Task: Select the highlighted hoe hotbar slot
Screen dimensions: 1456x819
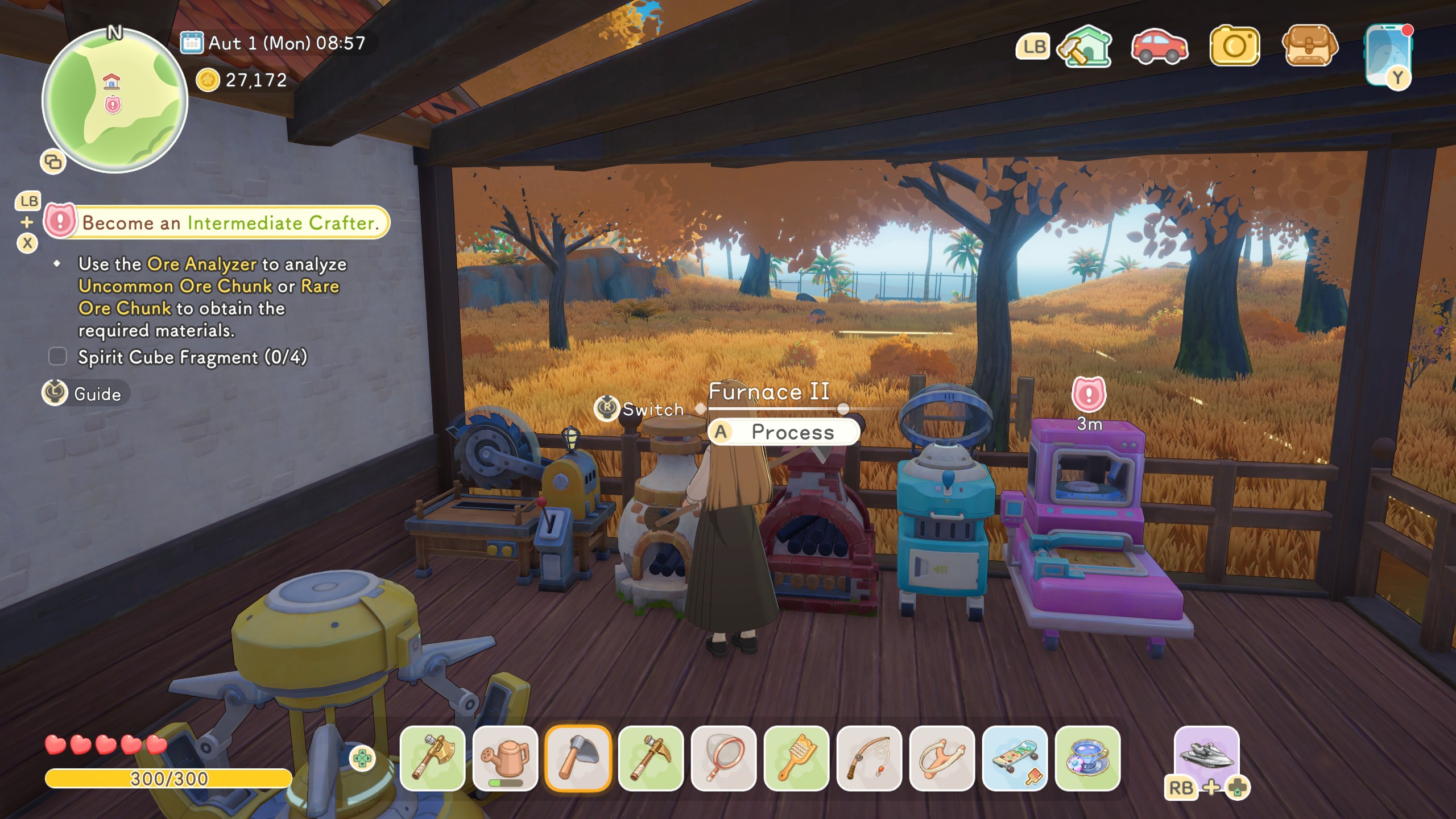Action: point(578,758)
